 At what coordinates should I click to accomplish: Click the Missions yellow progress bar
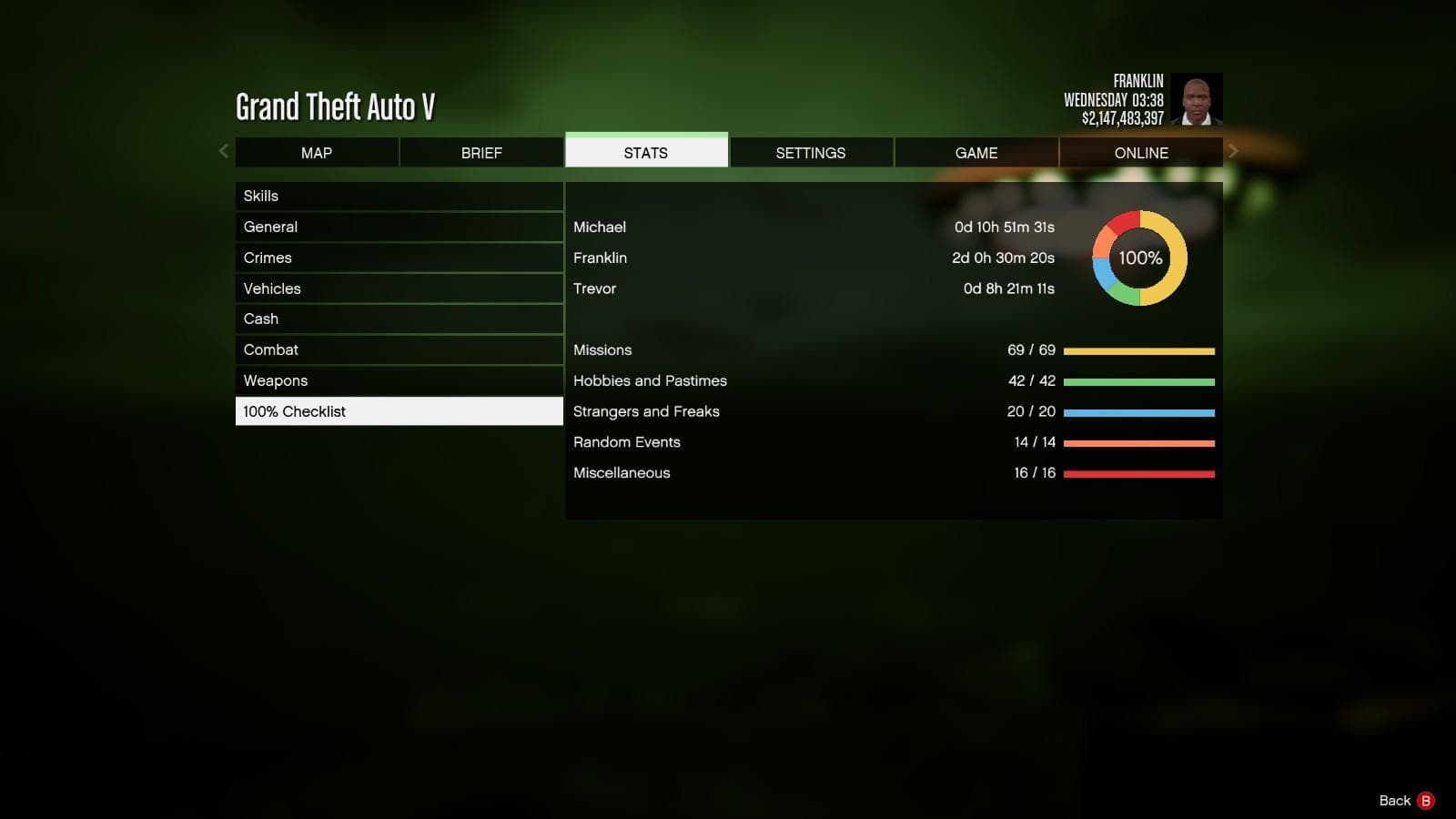click(x=1138, y=350)
